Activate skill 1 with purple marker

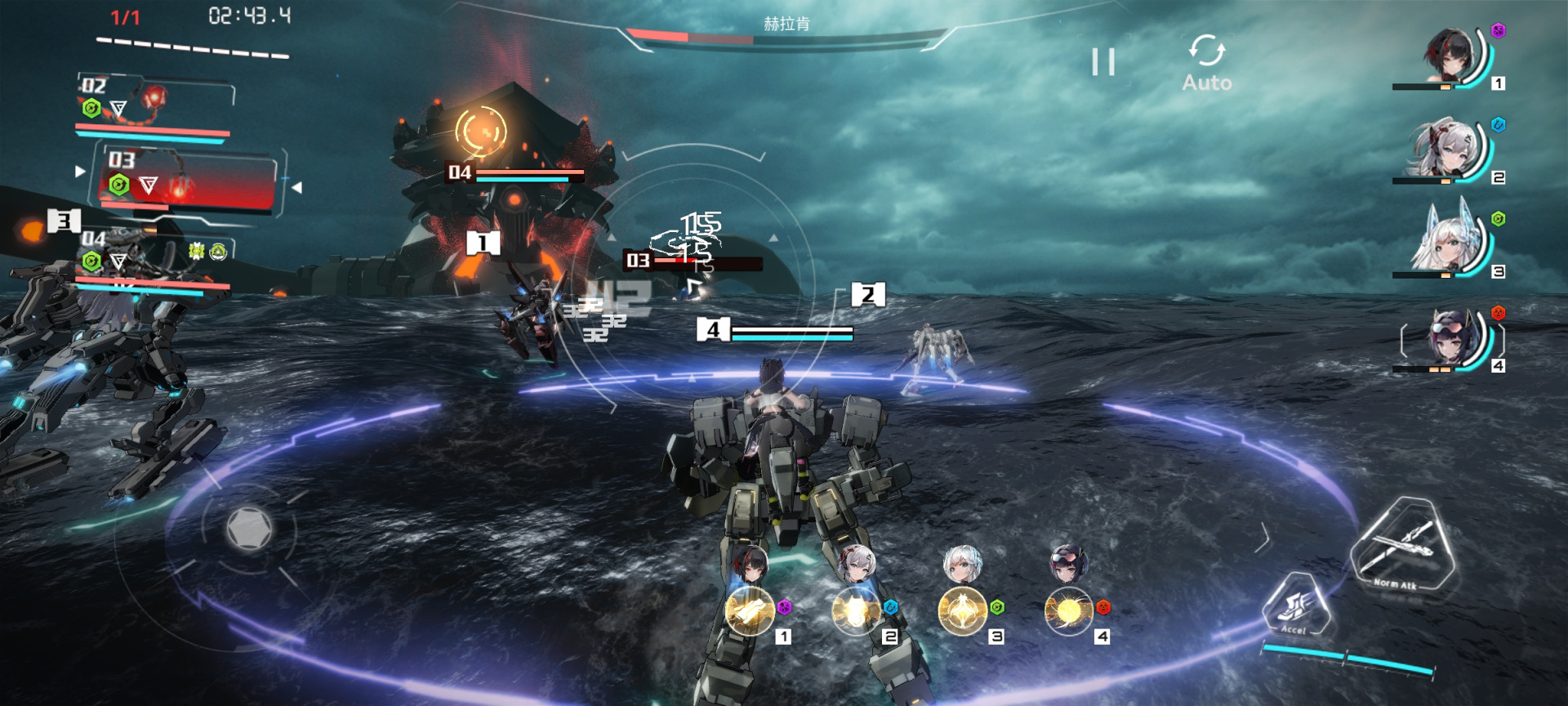point(750,610)
